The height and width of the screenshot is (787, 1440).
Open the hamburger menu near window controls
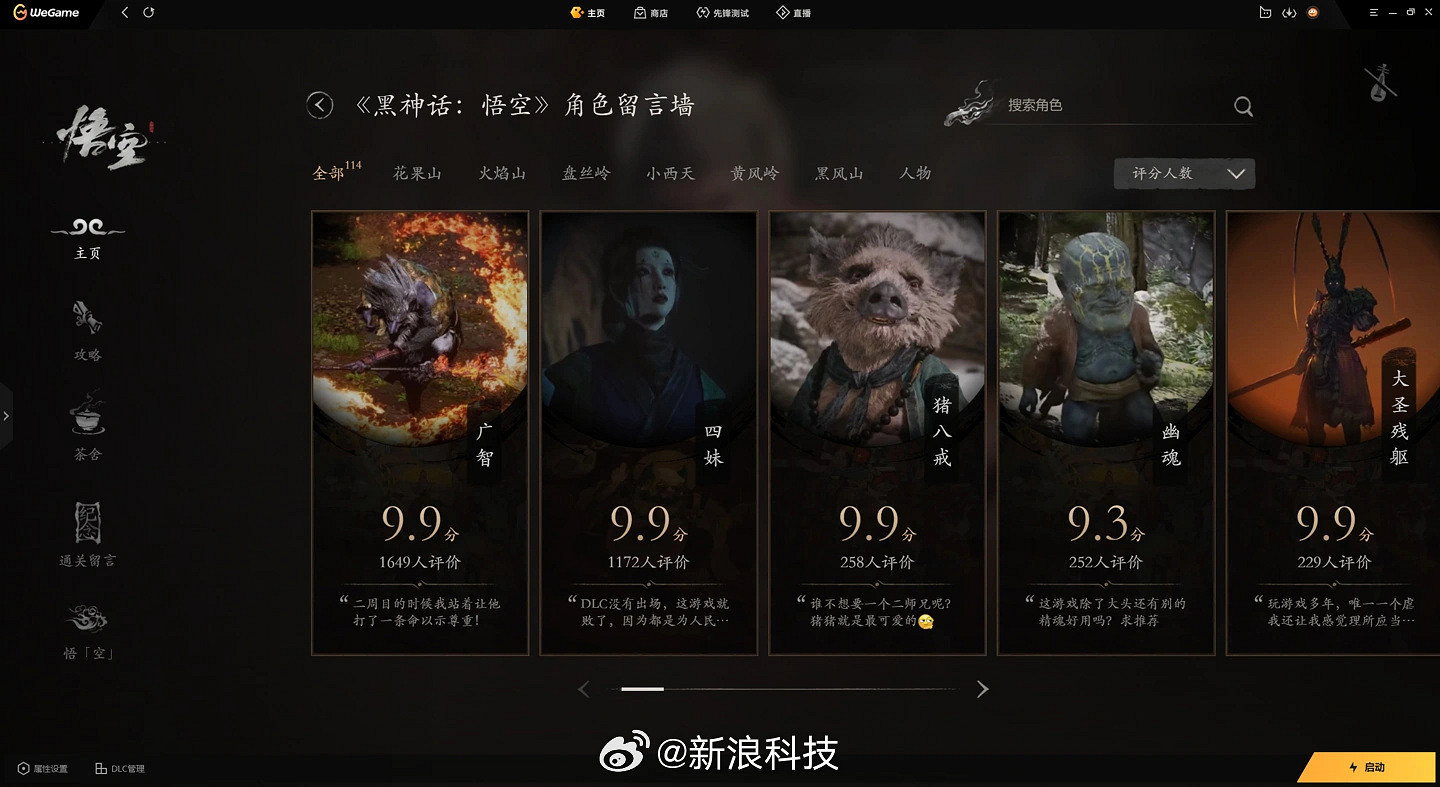click(x=1371, y=13)
